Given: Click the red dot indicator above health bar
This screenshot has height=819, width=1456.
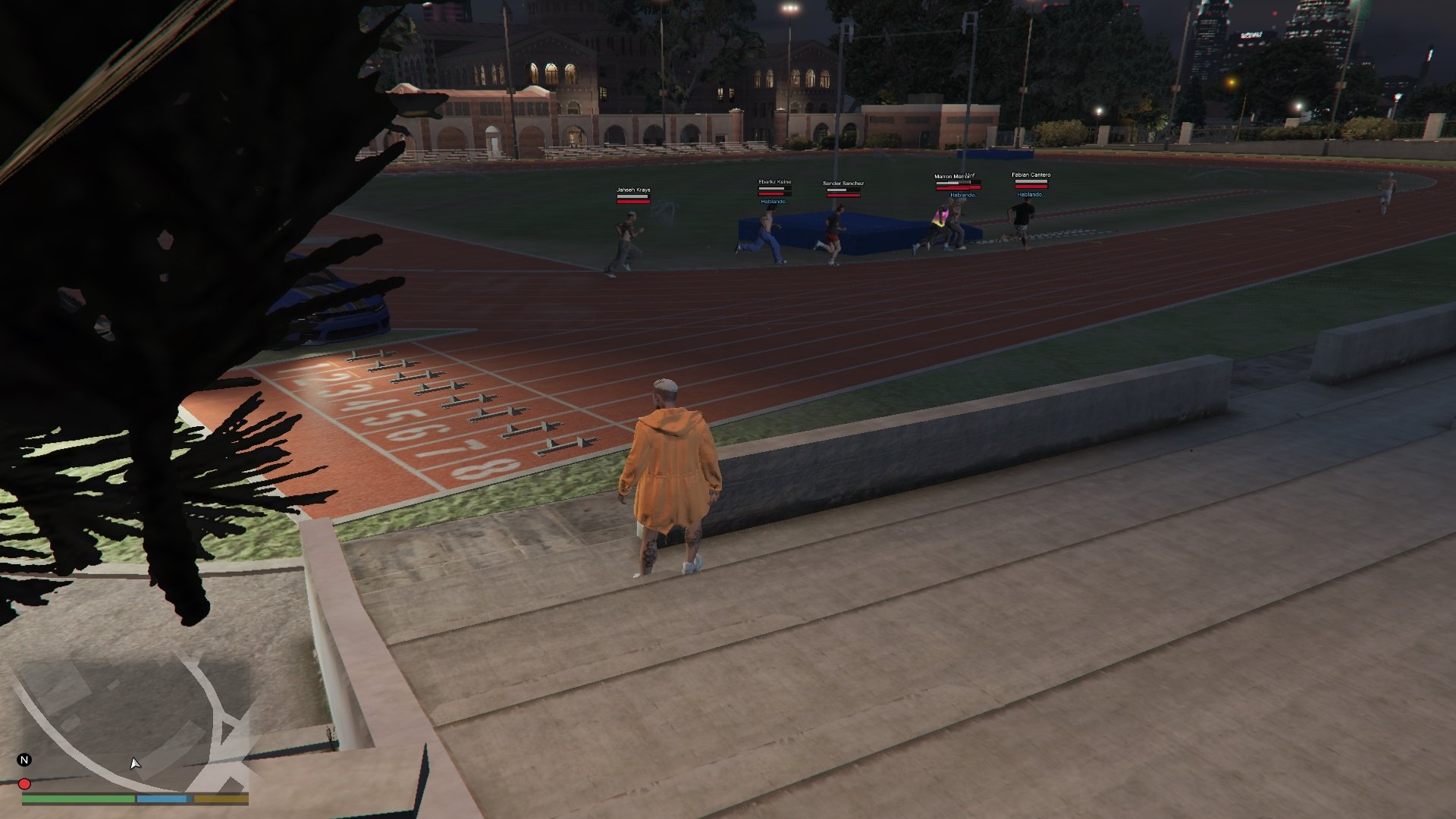Looking at the screenshot, I should point(24,784).
